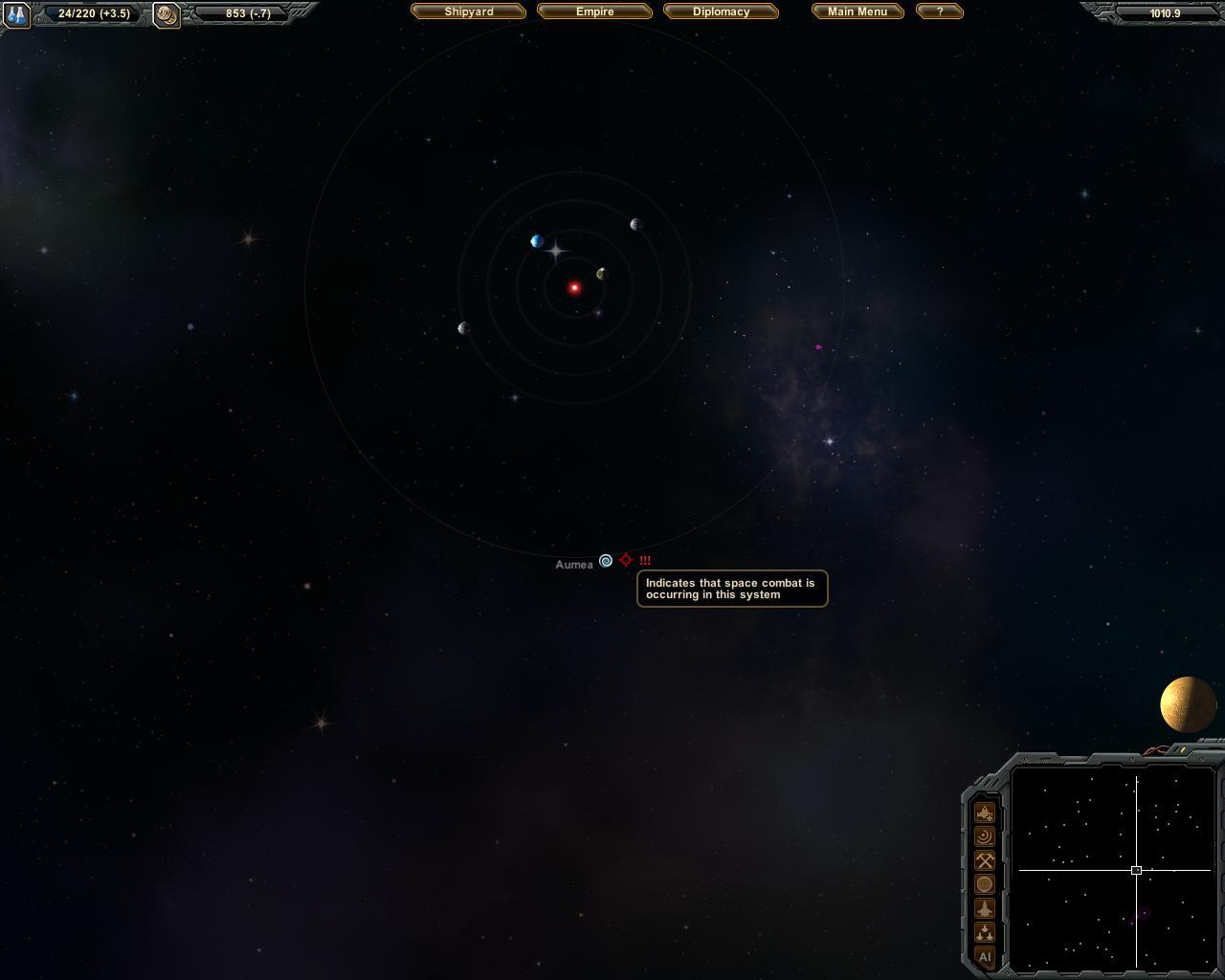Image resolution: width=1225 pixels, height=980 pixels.
Task: Open the Main Menu
Action: (857, 11)
